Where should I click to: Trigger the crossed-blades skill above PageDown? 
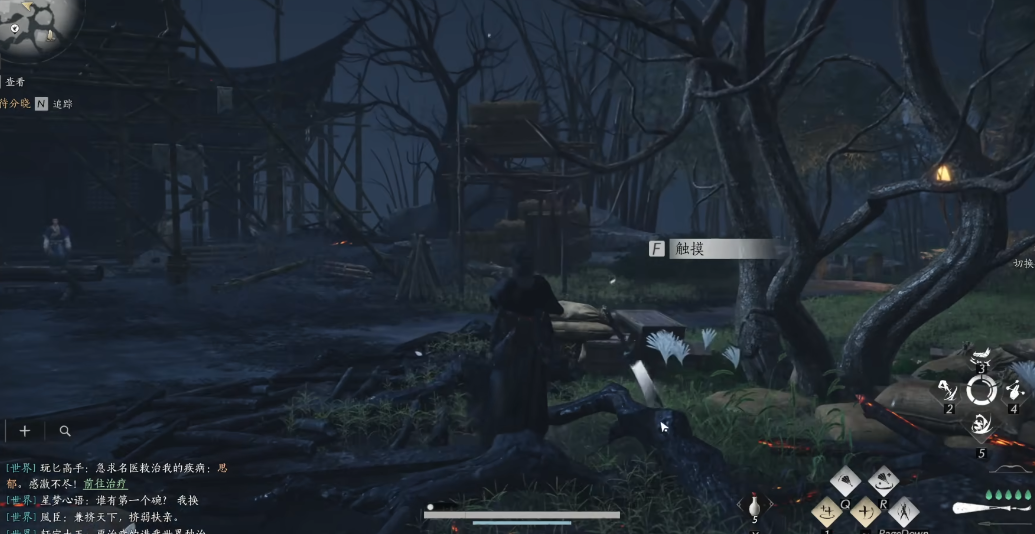(904, 511)
